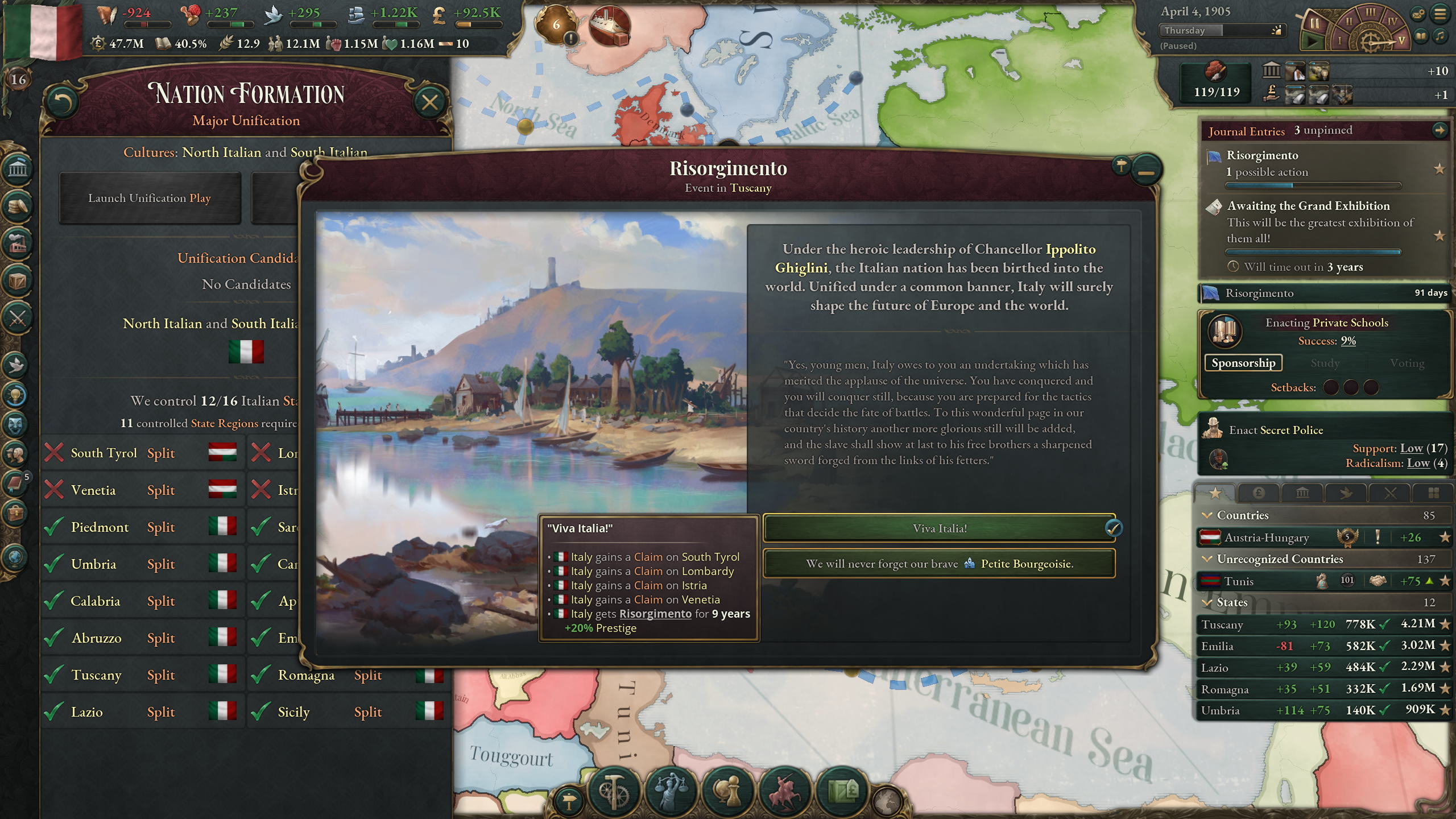This screenshot has height=819, width=1456.
Task: Close the Nation Formation panel
Action: [x=429, y=102]
